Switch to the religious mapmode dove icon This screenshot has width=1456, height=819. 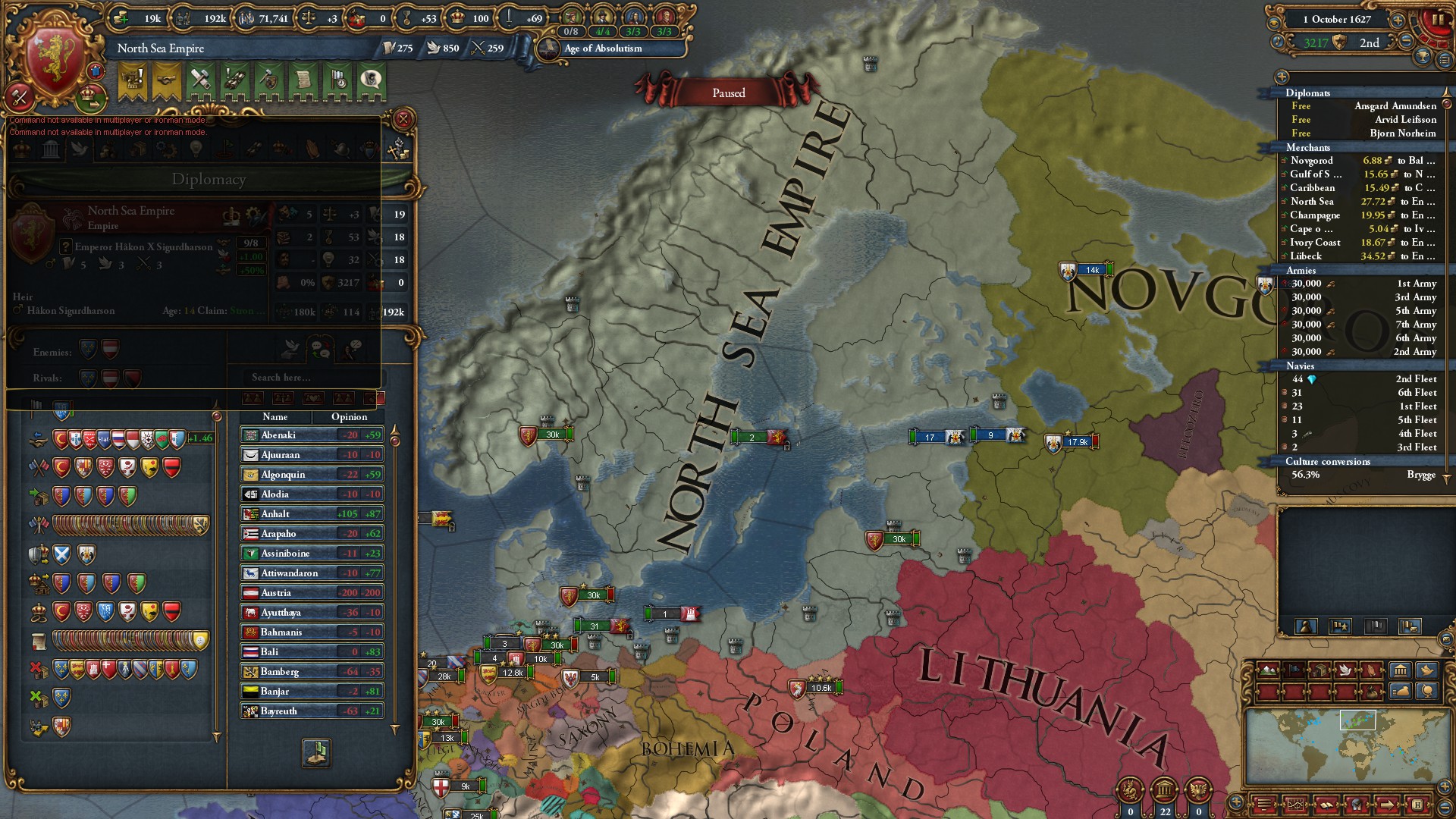(x=1347, y=670)
